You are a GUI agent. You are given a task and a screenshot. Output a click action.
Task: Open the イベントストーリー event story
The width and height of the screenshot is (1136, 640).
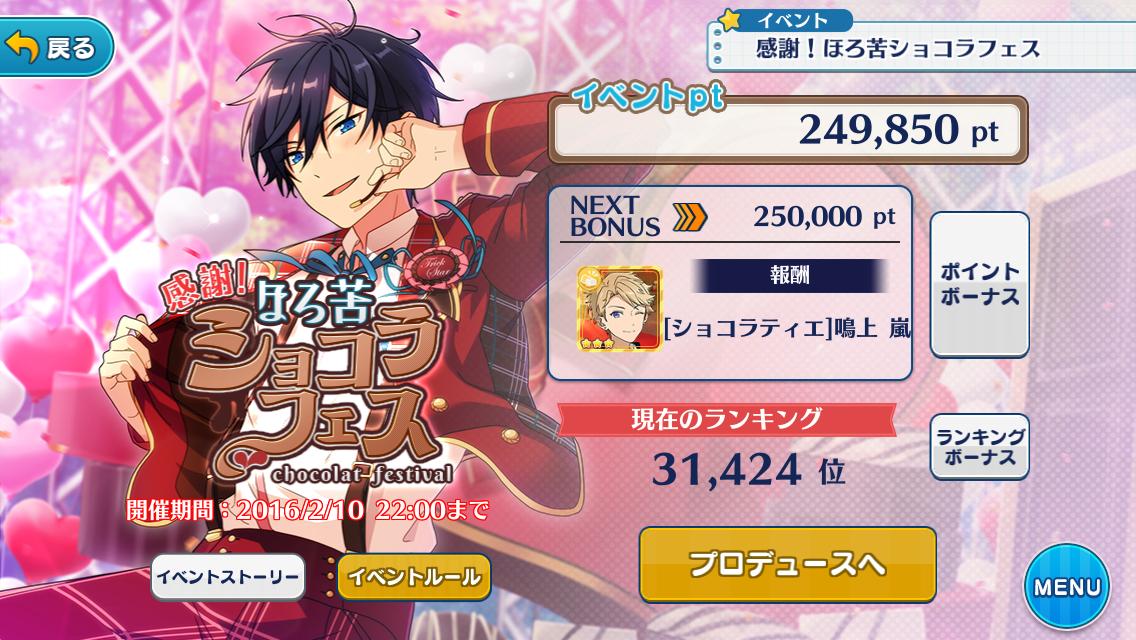(x=227, y=577)
